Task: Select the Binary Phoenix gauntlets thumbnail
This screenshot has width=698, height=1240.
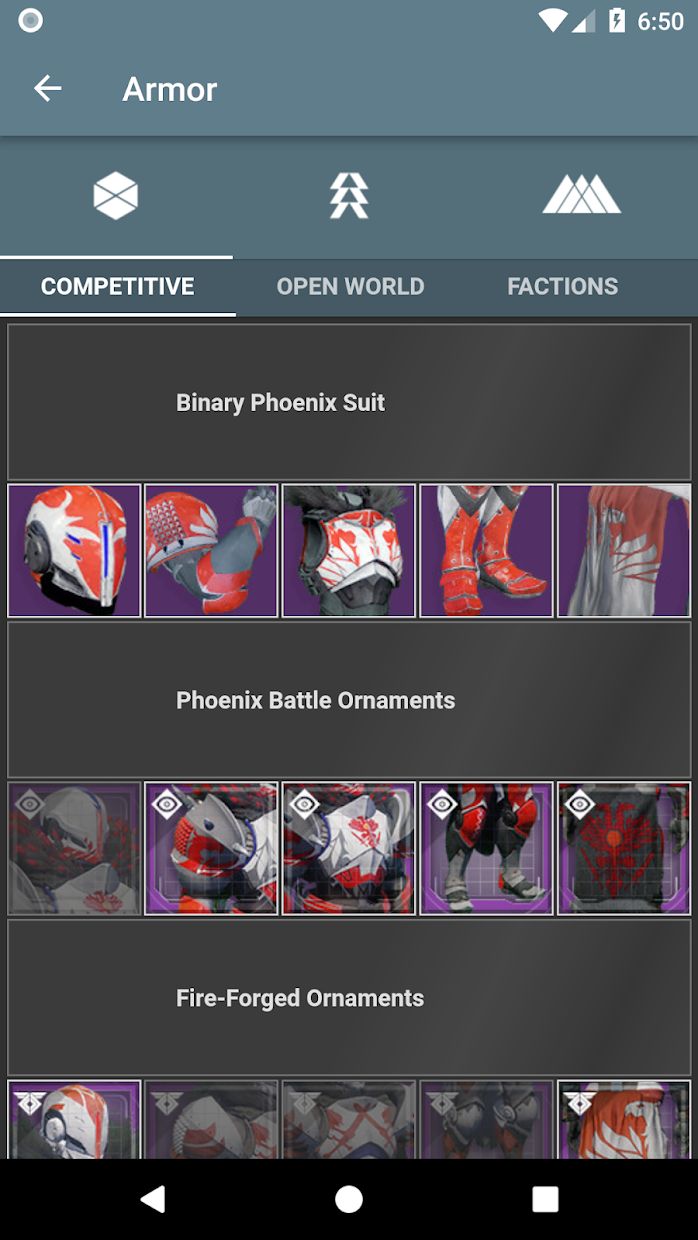Action: pyautogui.click(x=211, y=550)
